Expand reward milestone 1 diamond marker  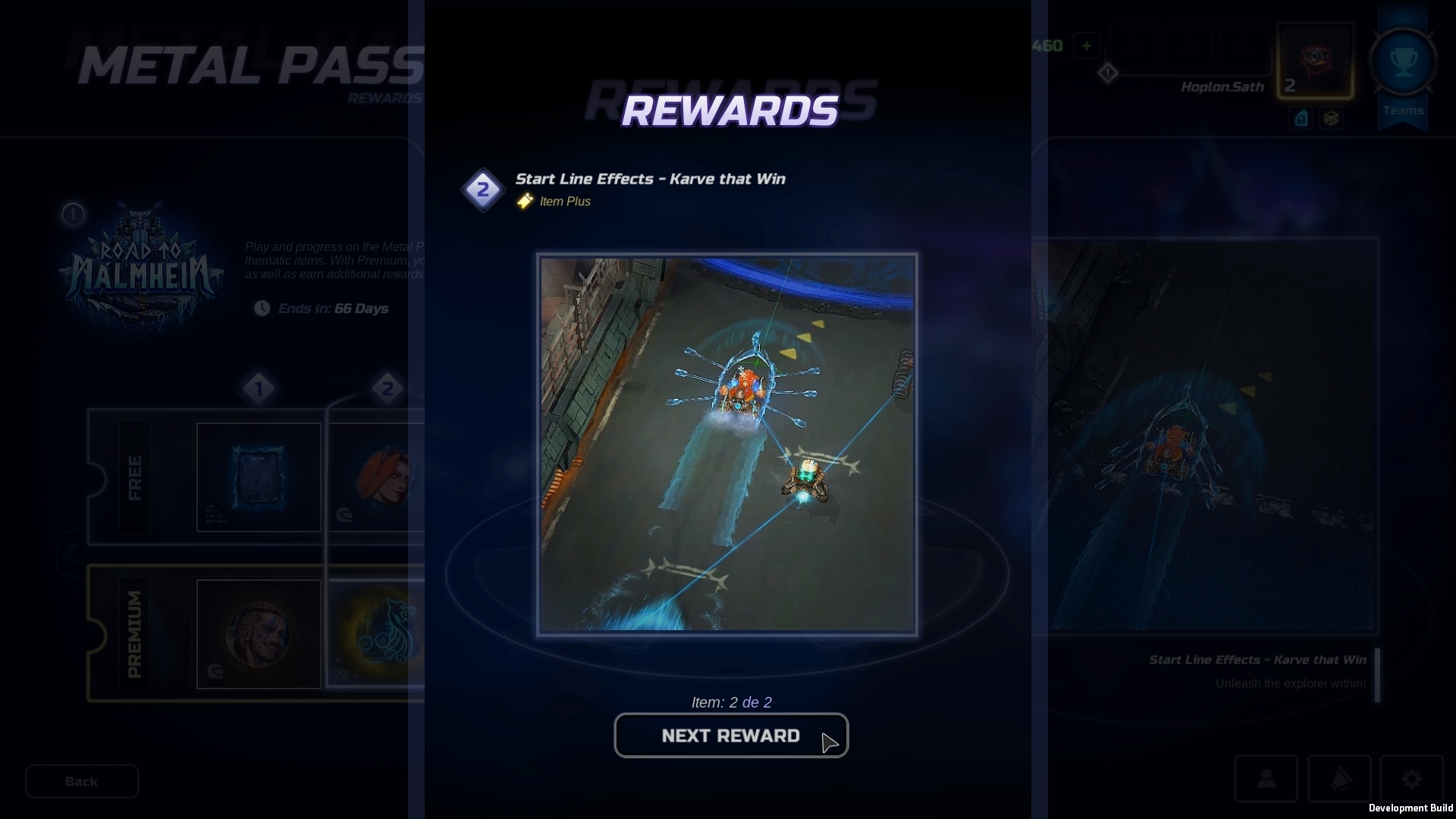click(x=260, y=388)
